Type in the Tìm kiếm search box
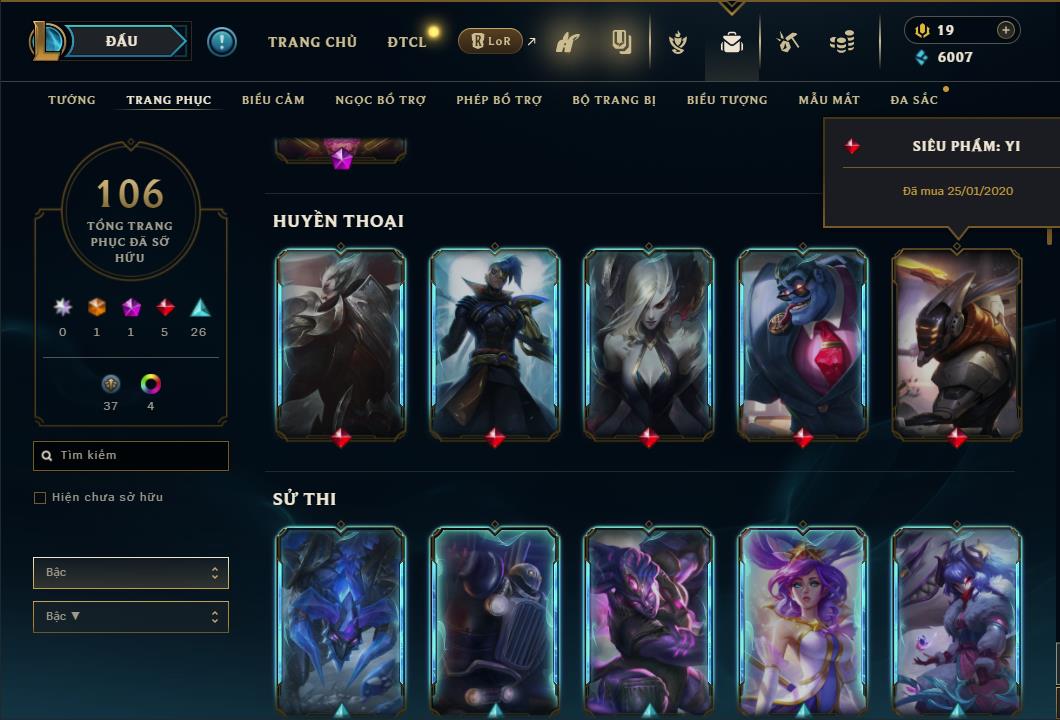This screenshot has height=720, width=1060. pos(138,456)
